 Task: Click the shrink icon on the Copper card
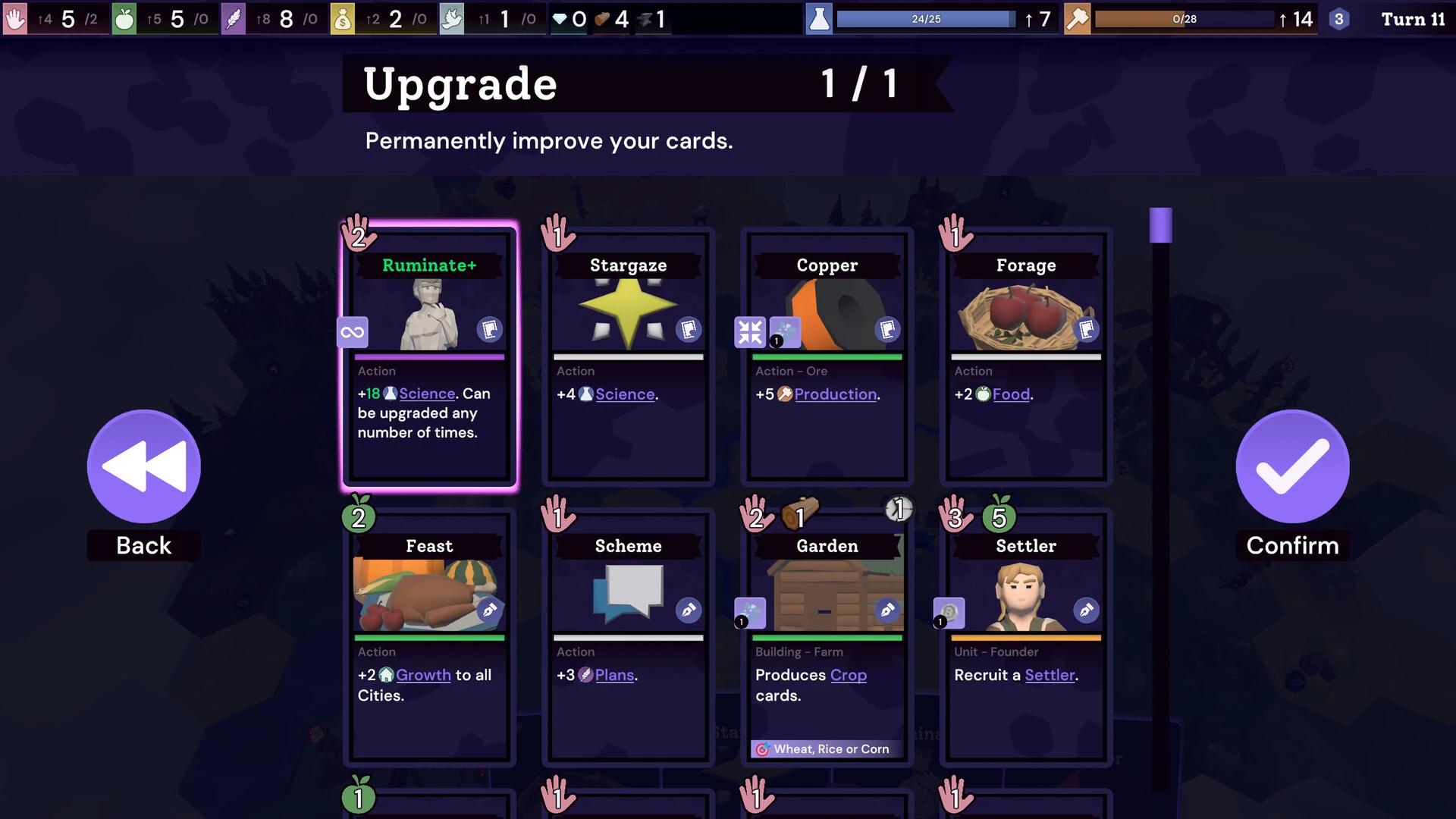coord(750,331)
